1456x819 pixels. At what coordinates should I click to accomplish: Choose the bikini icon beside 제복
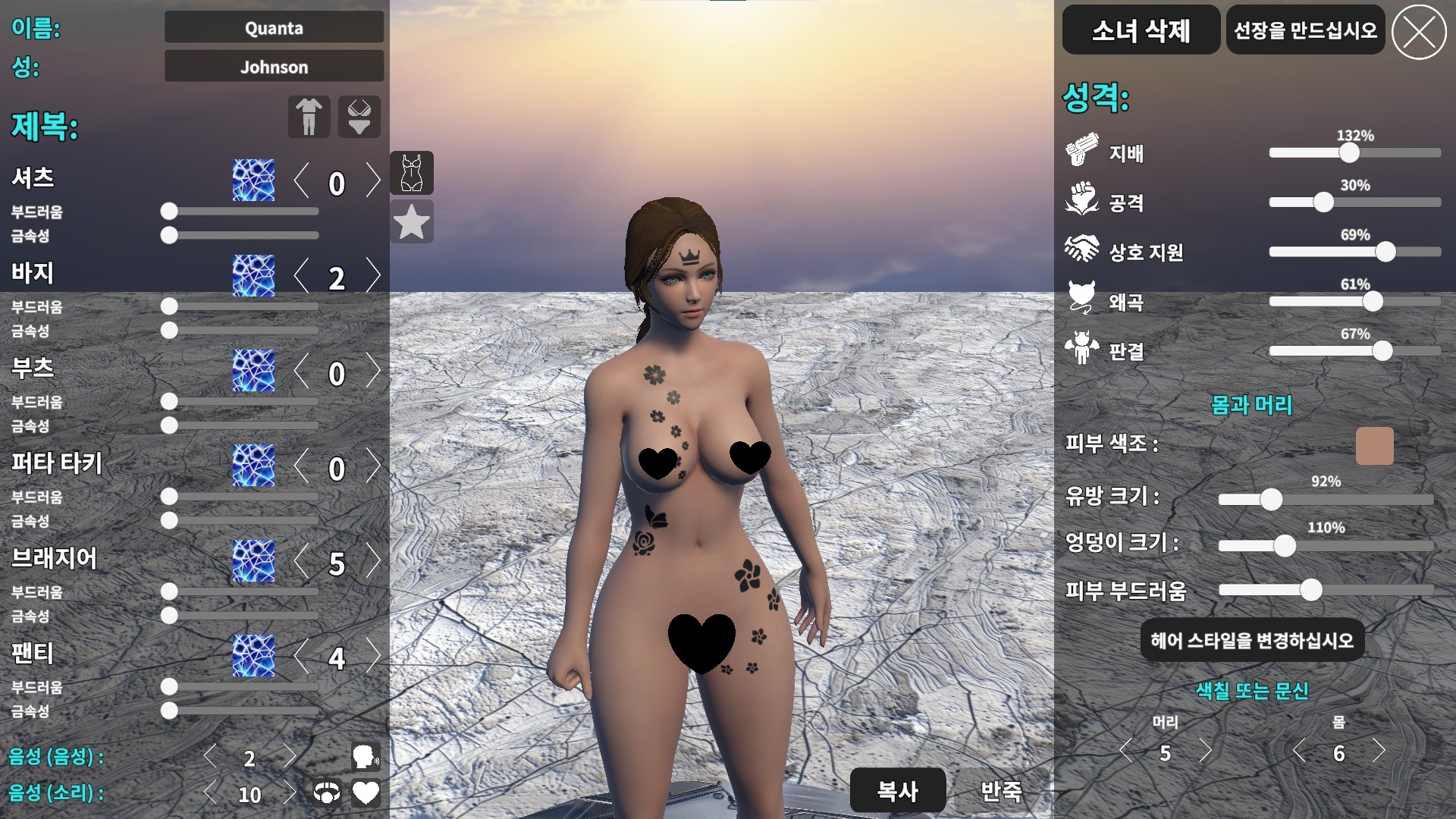tap(359, 117)
